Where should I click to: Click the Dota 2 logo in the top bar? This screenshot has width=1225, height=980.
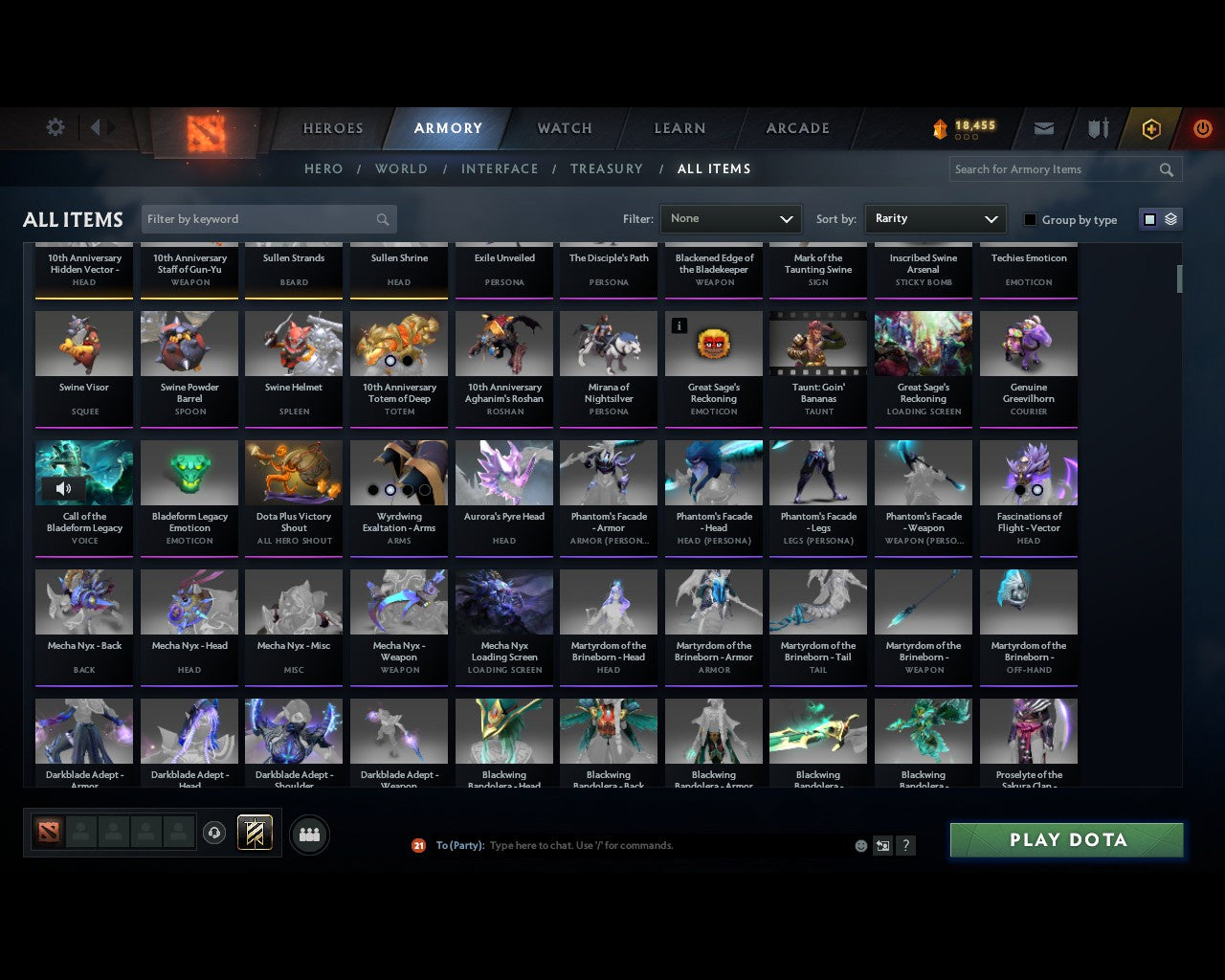pos(207,134)
